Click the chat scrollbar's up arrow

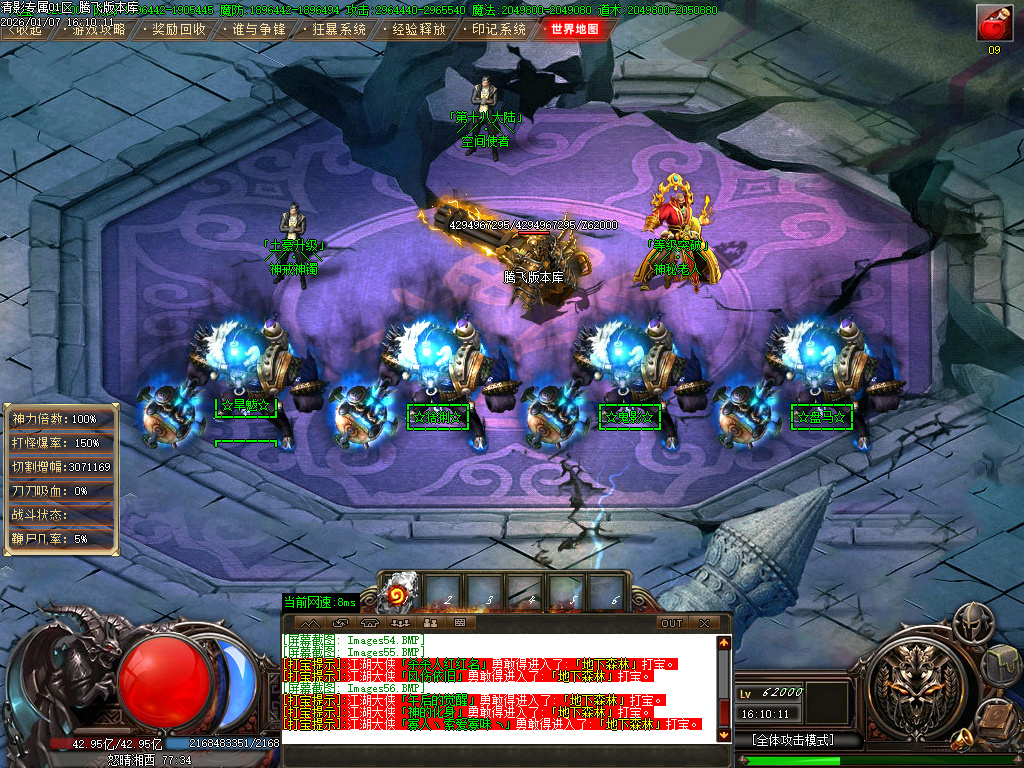pos(725,641)
